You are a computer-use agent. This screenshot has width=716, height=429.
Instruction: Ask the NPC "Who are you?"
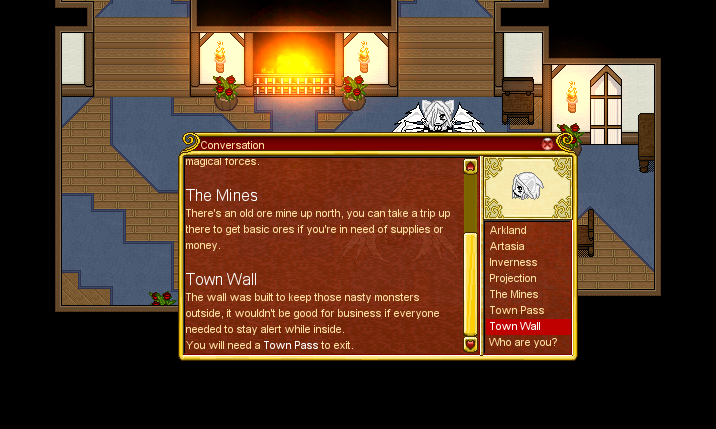tap(523, 342)
